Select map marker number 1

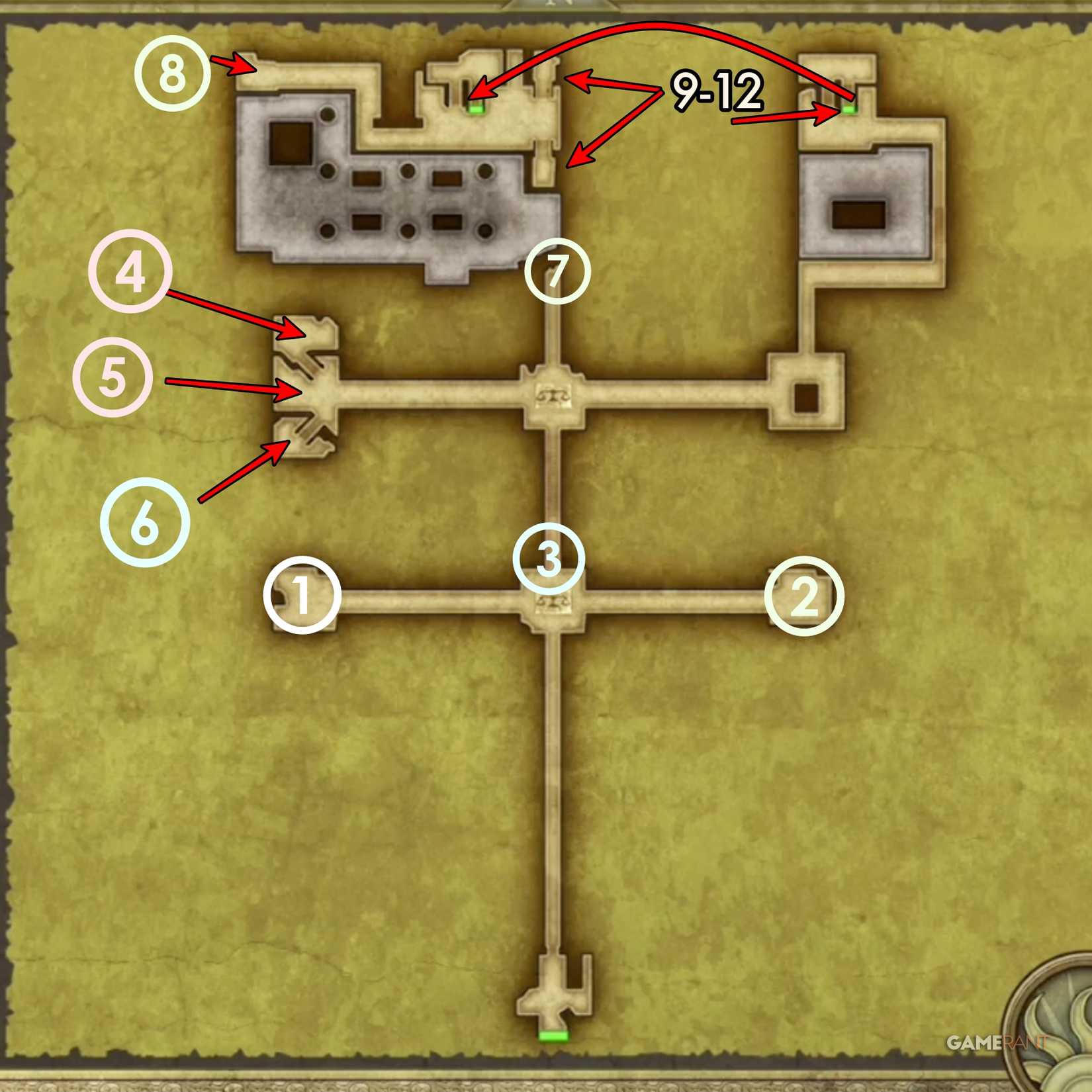click(x=303, y=598)
